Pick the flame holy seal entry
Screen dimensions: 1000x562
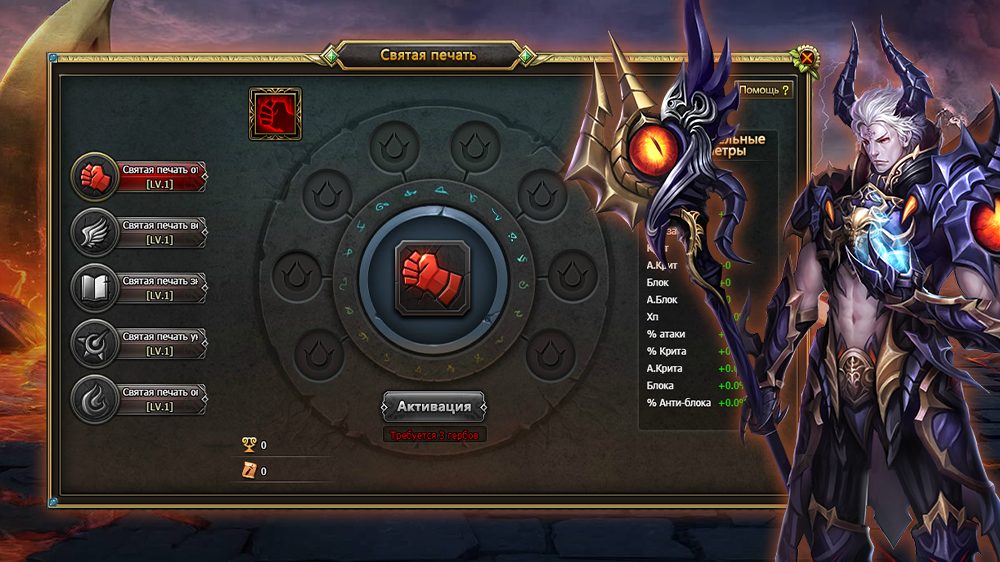coord(140,400)
